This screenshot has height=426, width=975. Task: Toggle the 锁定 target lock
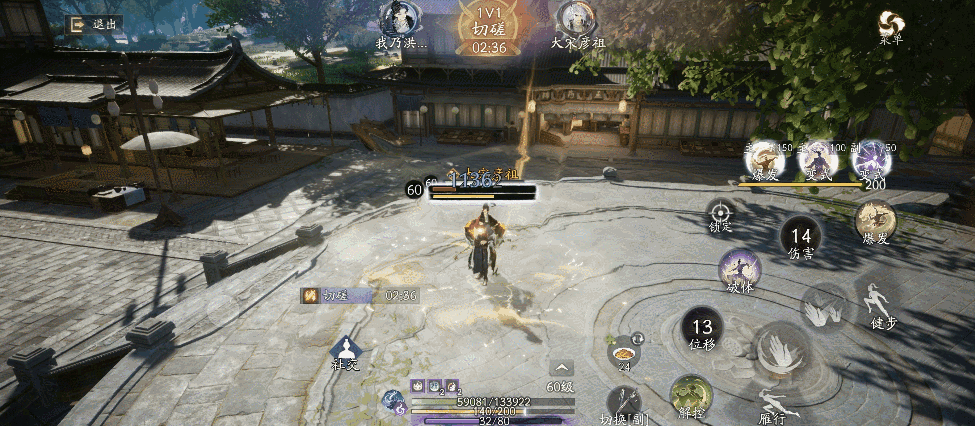[720, 213]
